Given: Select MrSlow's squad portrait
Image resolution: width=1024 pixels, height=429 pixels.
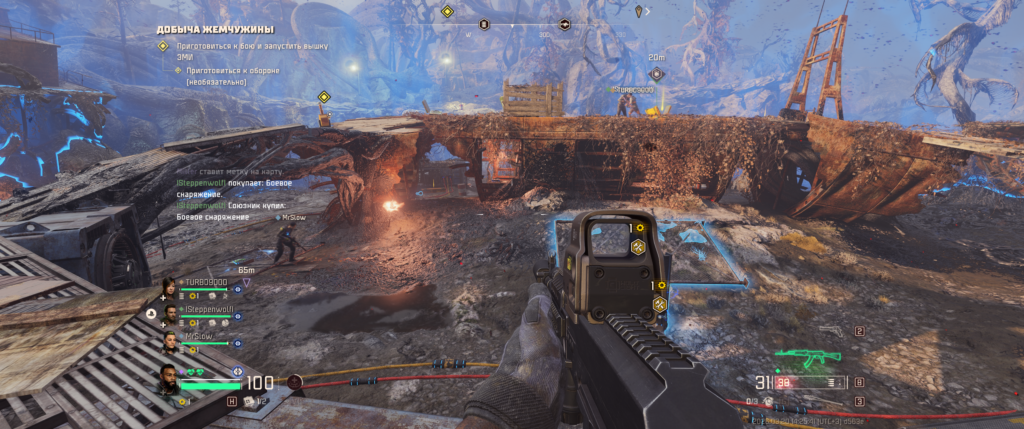Looking at the screenshot, I should (x=170, y=341).
